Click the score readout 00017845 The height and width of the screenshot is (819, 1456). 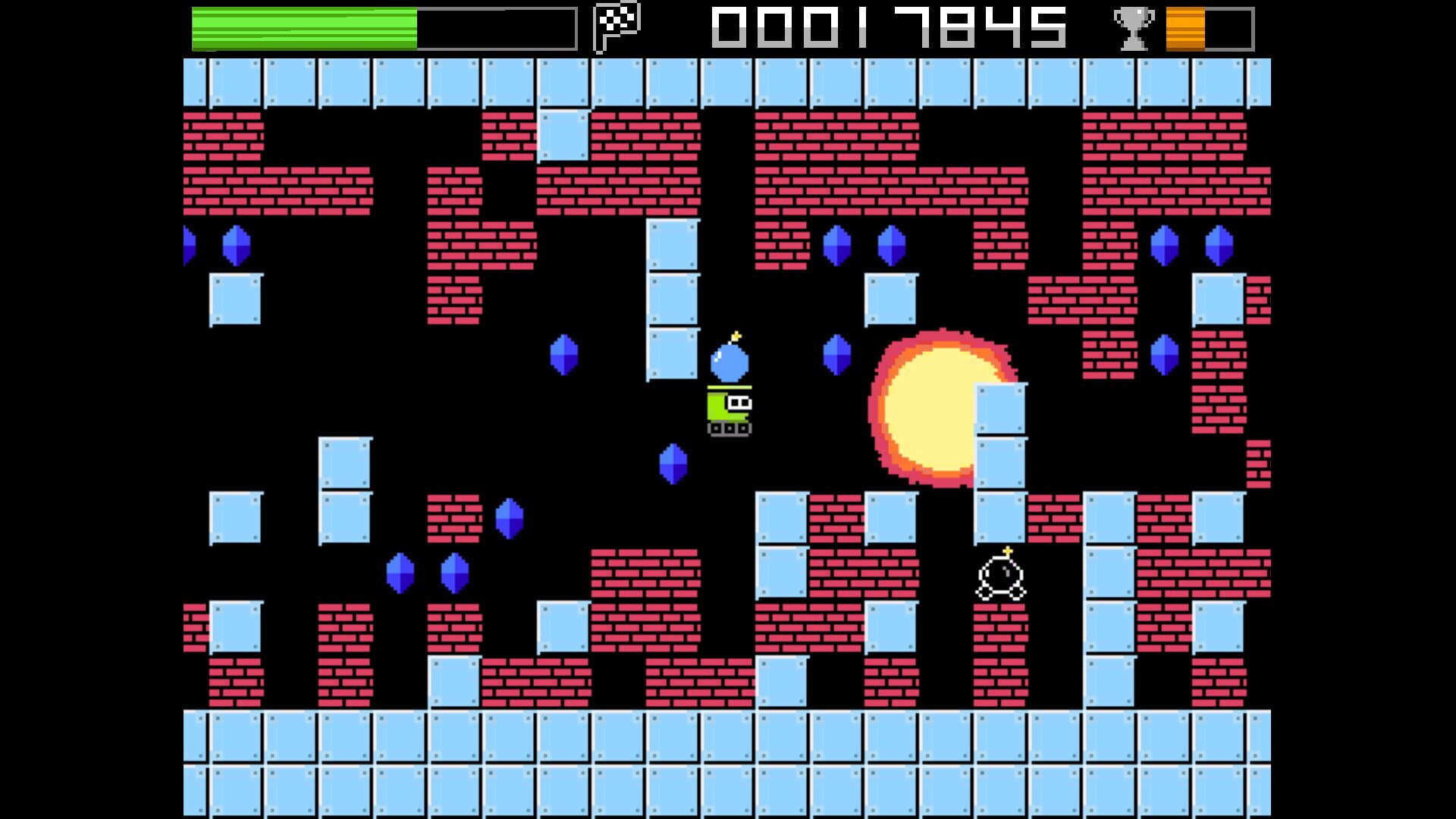click(x=887, y=28)
